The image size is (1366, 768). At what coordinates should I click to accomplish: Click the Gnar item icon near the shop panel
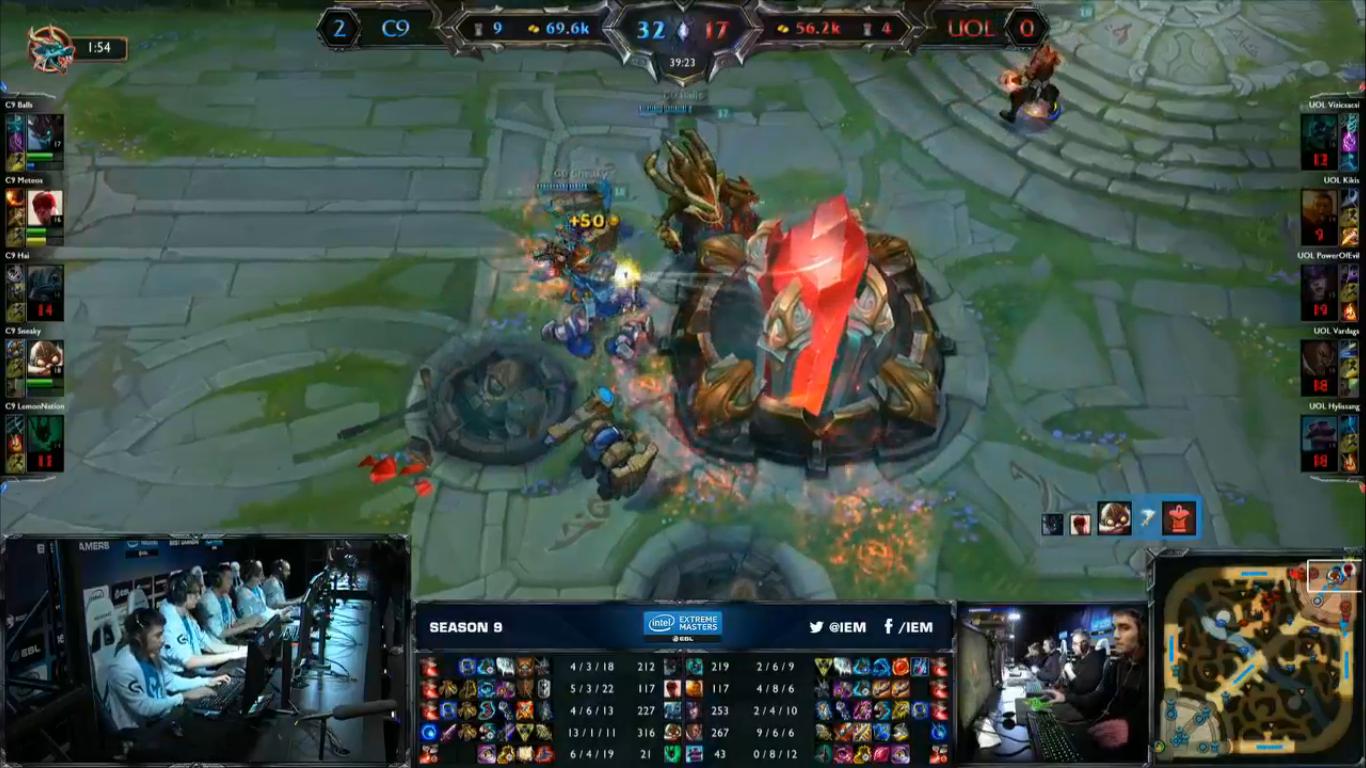click(x=1114, y=518)
